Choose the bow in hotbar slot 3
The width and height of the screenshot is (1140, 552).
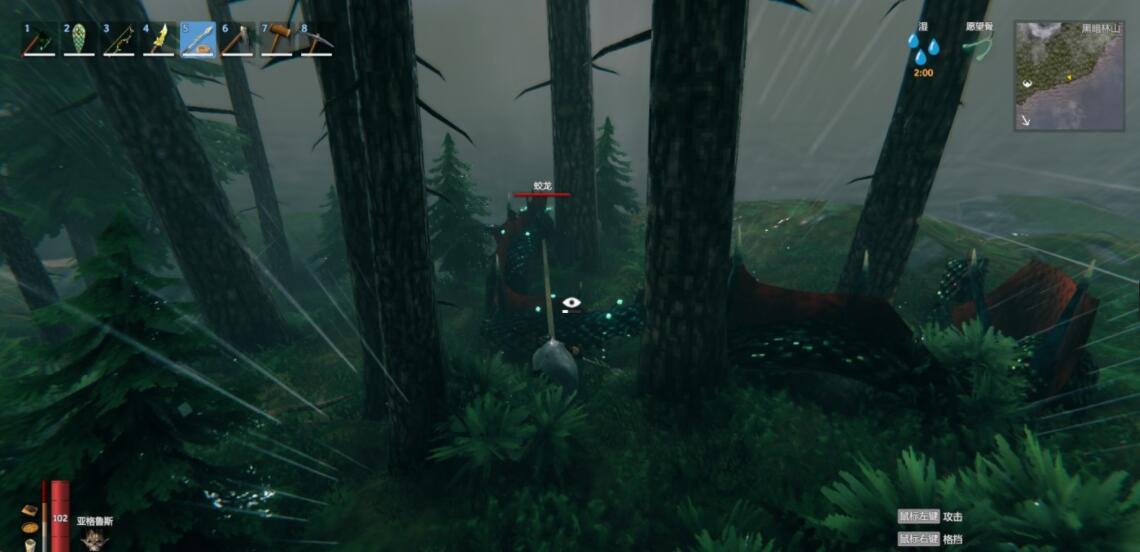pyautogui.click(x=119, y=40)
